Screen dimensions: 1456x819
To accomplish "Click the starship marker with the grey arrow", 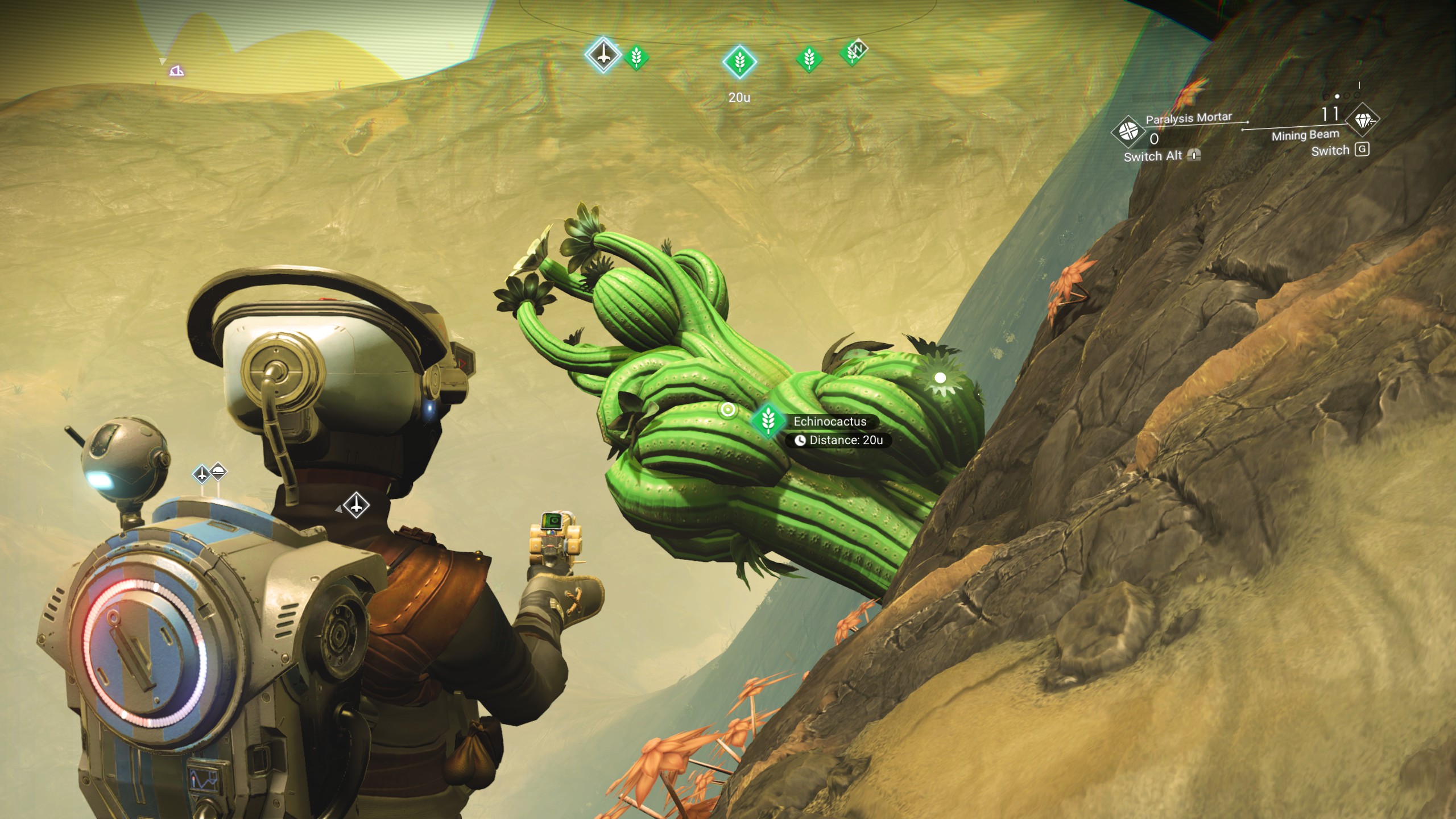I will point(357,504).
